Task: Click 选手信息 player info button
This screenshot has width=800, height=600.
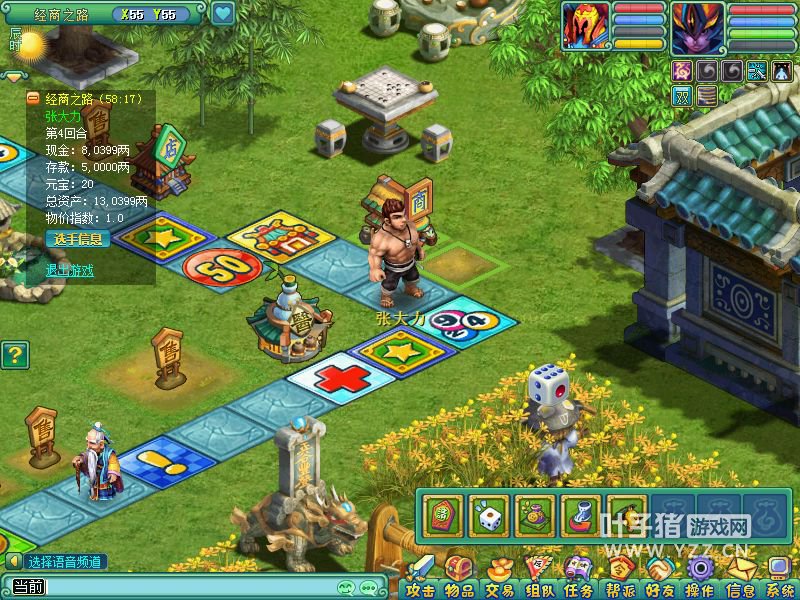Action: (75, 239)
